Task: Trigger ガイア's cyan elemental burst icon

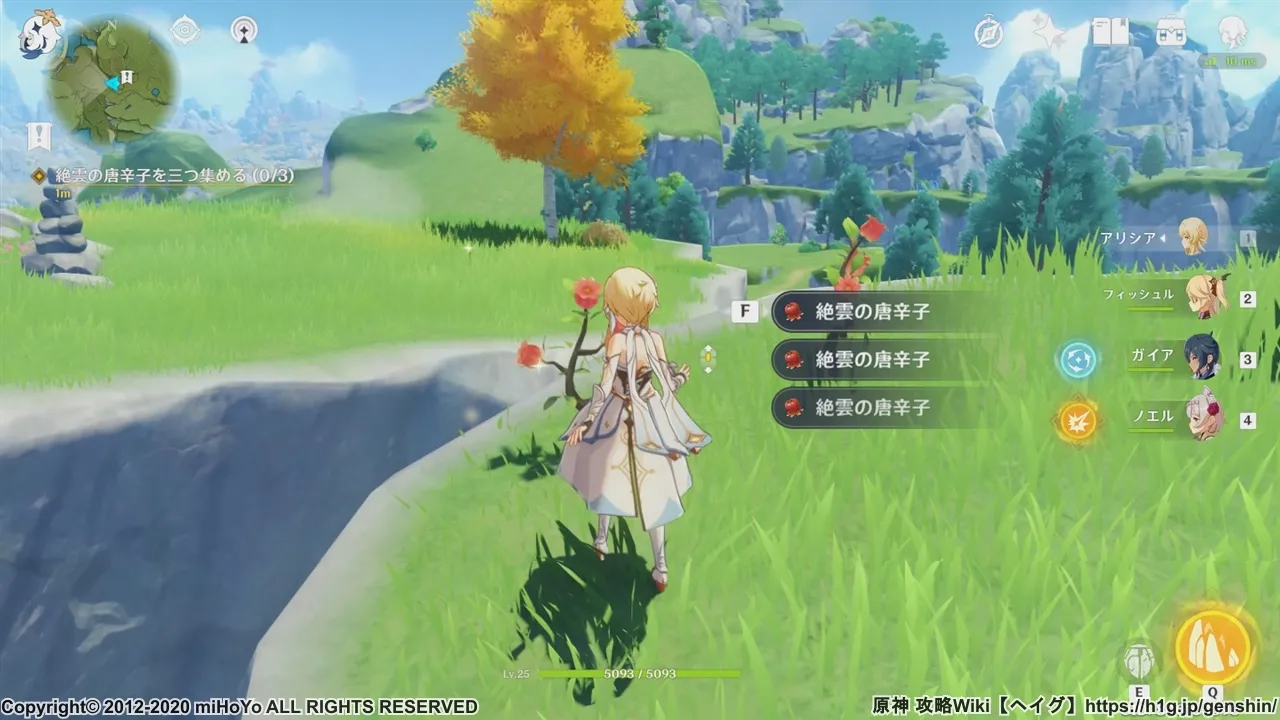Action: pos(1078,360)
